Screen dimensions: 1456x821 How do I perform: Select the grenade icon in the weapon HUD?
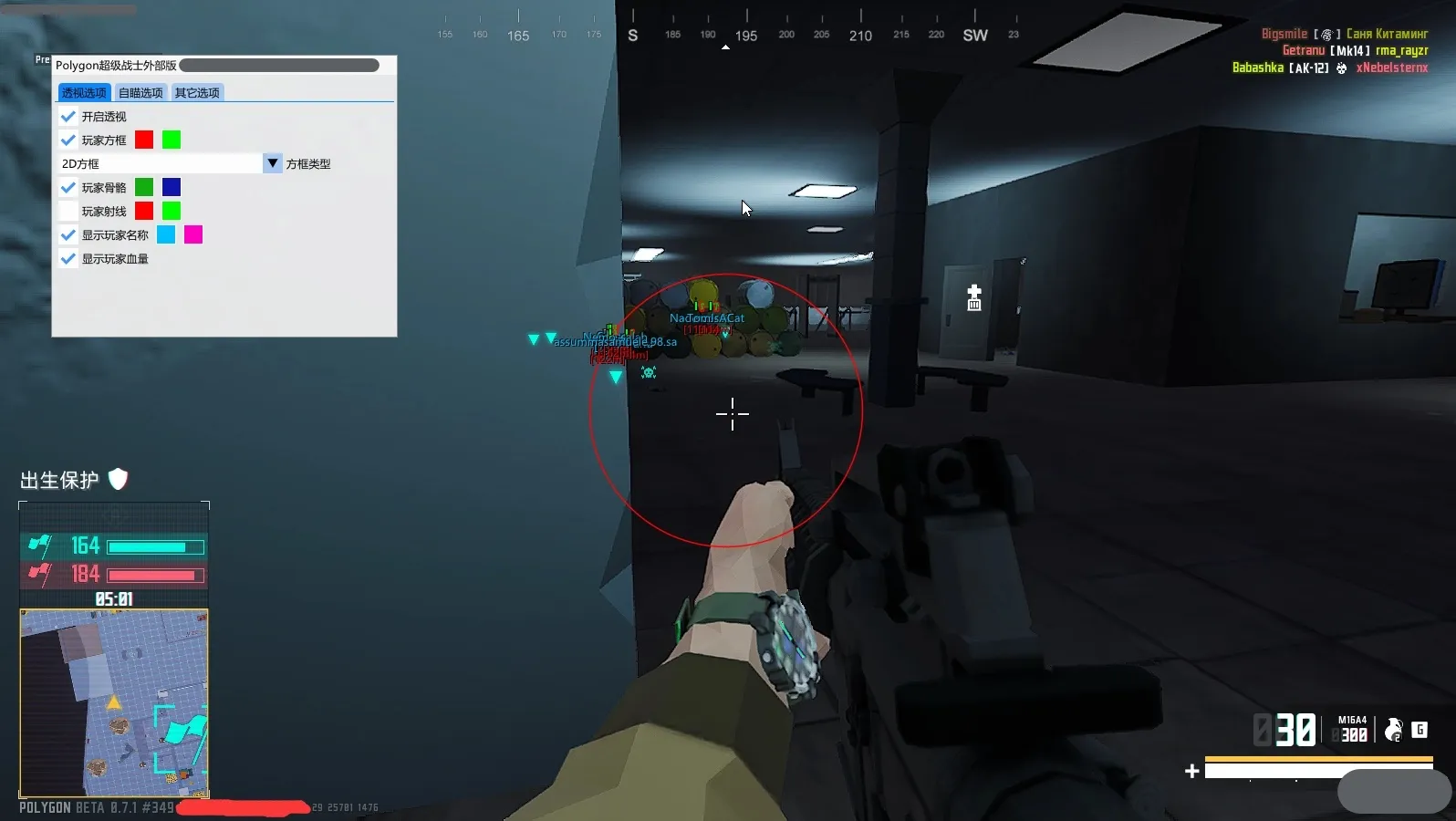click(1391, 730)
